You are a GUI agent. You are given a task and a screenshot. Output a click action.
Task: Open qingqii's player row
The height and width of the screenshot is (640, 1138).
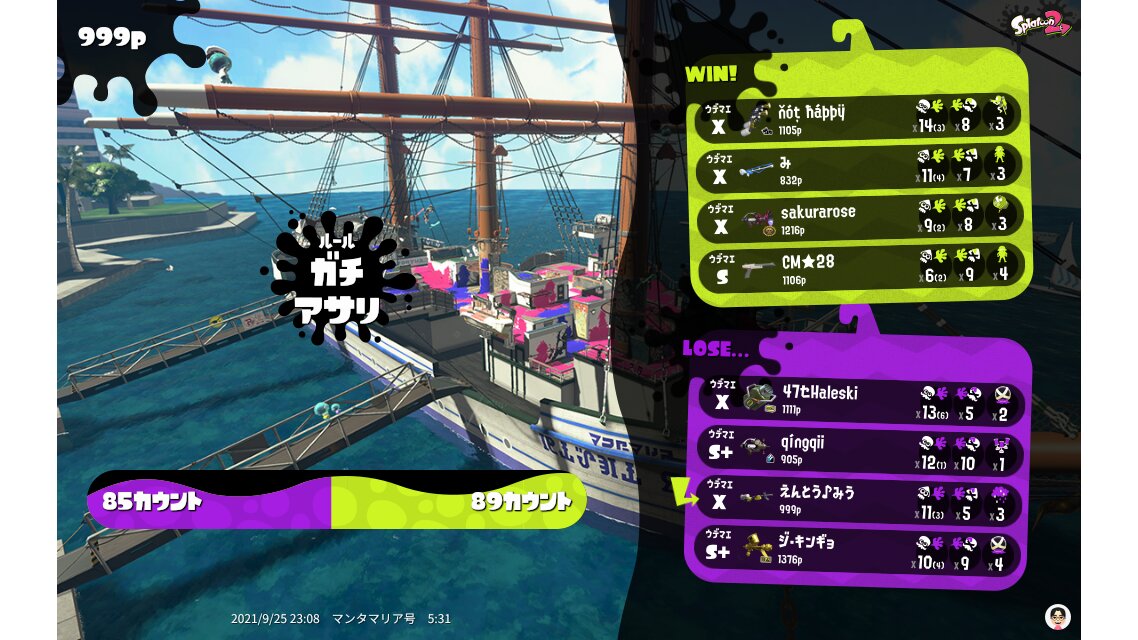860,450
